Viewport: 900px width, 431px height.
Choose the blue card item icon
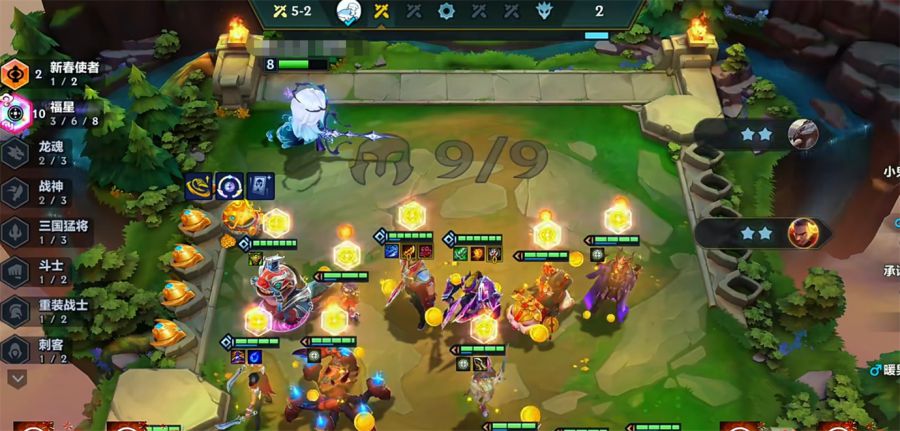click(259, 186)
